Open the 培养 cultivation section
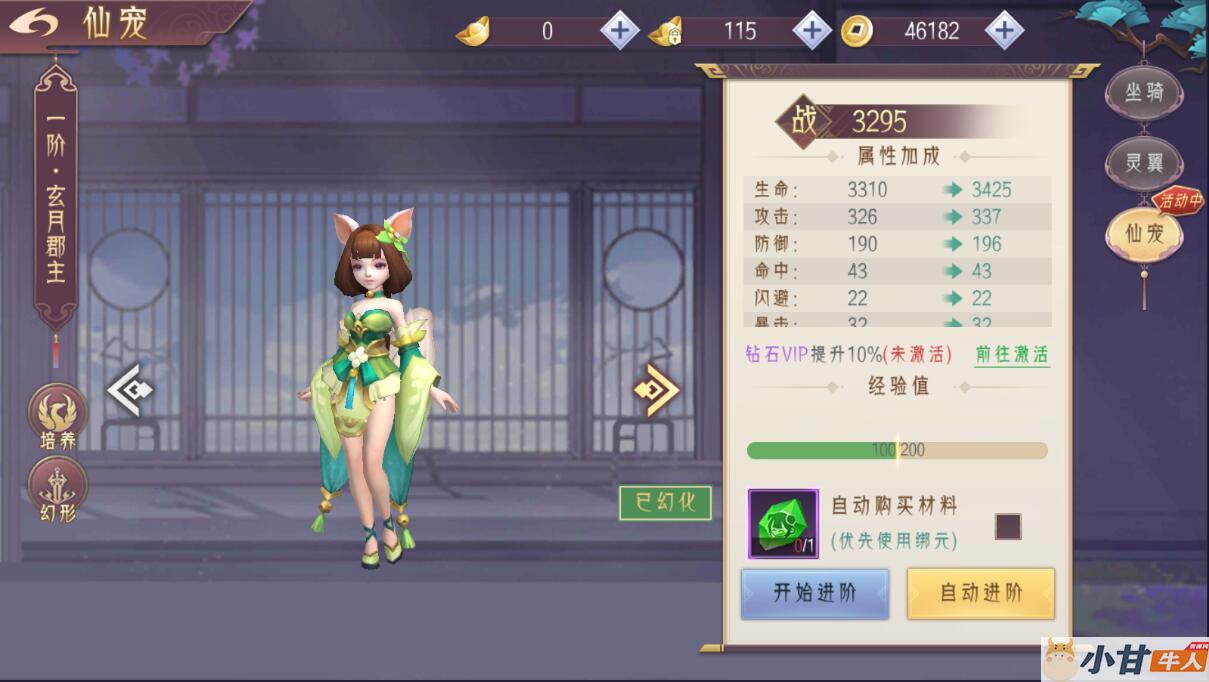 click(x=57, y=417)
